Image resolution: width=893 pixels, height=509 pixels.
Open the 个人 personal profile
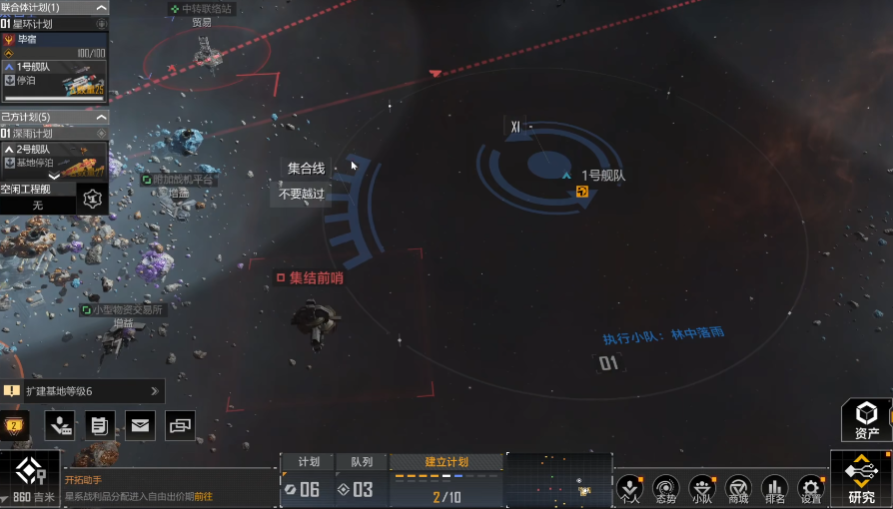point(628,488)
